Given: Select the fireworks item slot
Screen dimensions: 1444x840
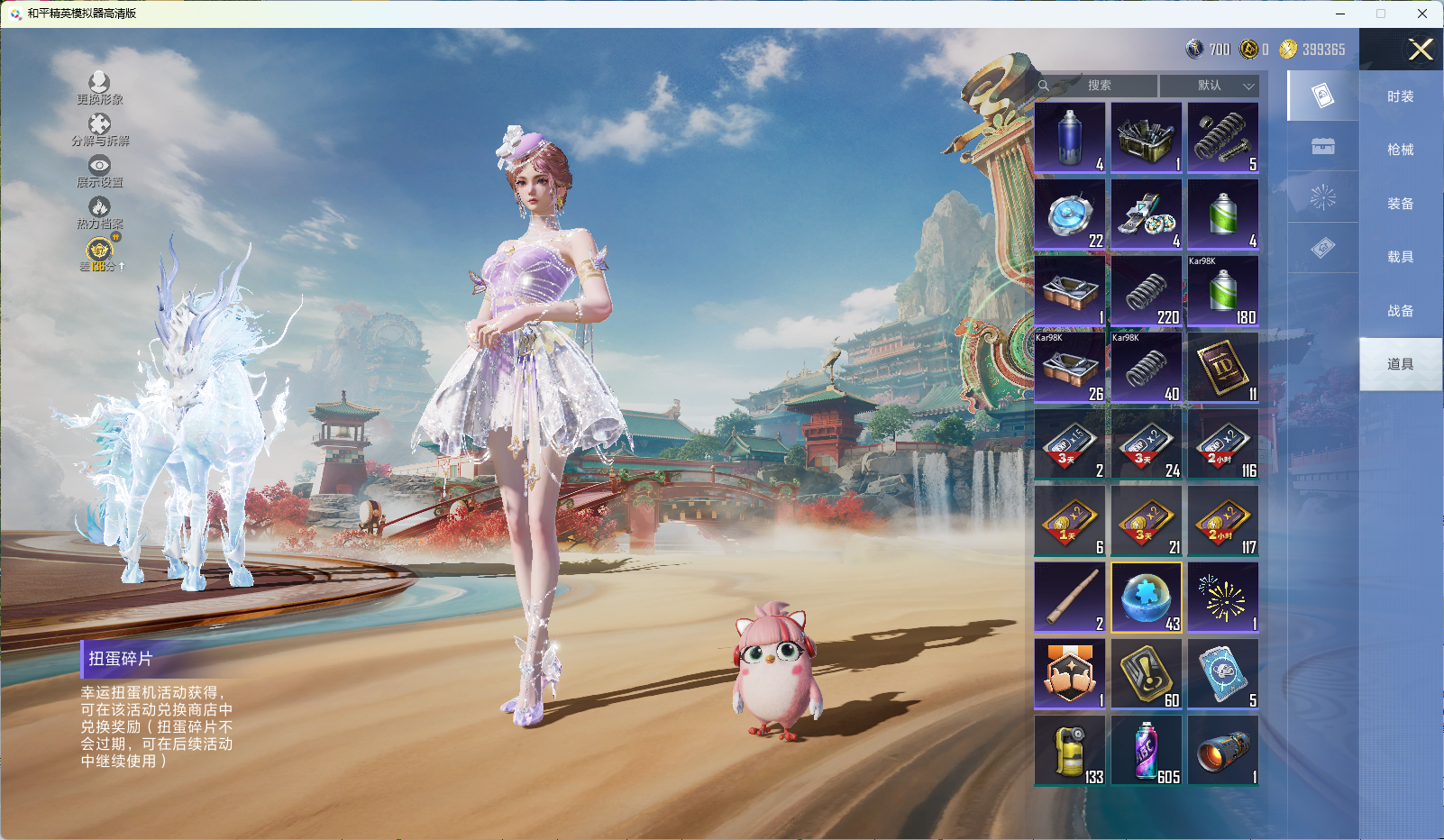Looking at the screenshot, I should coord(1223,597).
